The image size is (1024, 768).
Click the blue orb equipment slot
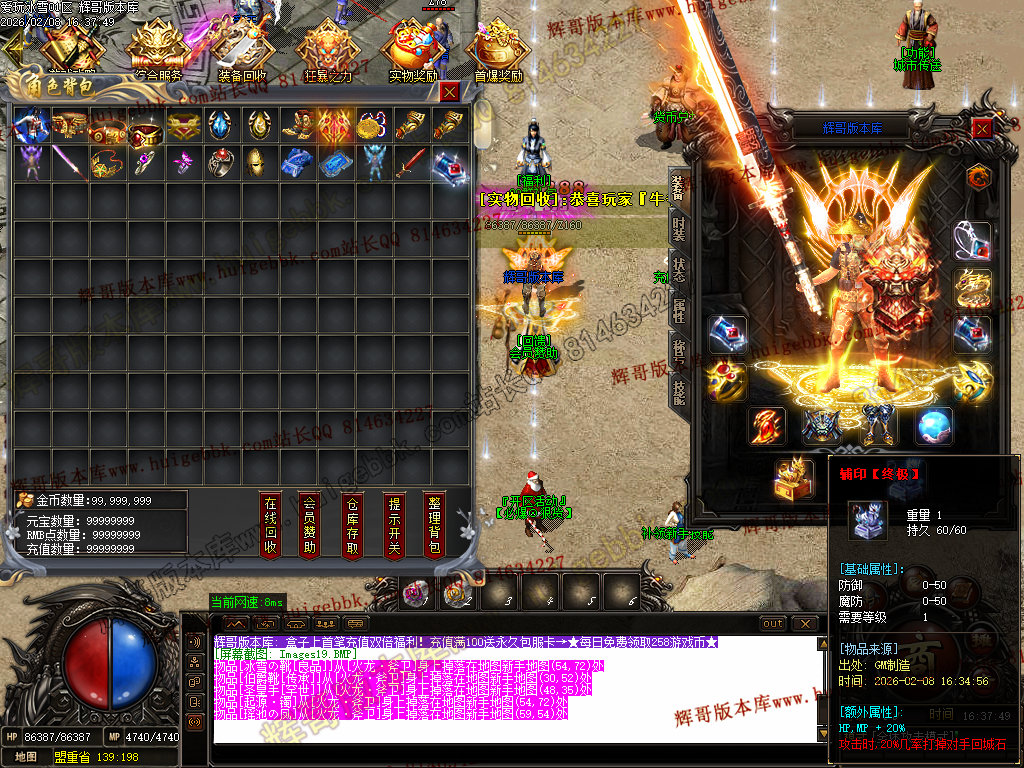tap(934, 427)
